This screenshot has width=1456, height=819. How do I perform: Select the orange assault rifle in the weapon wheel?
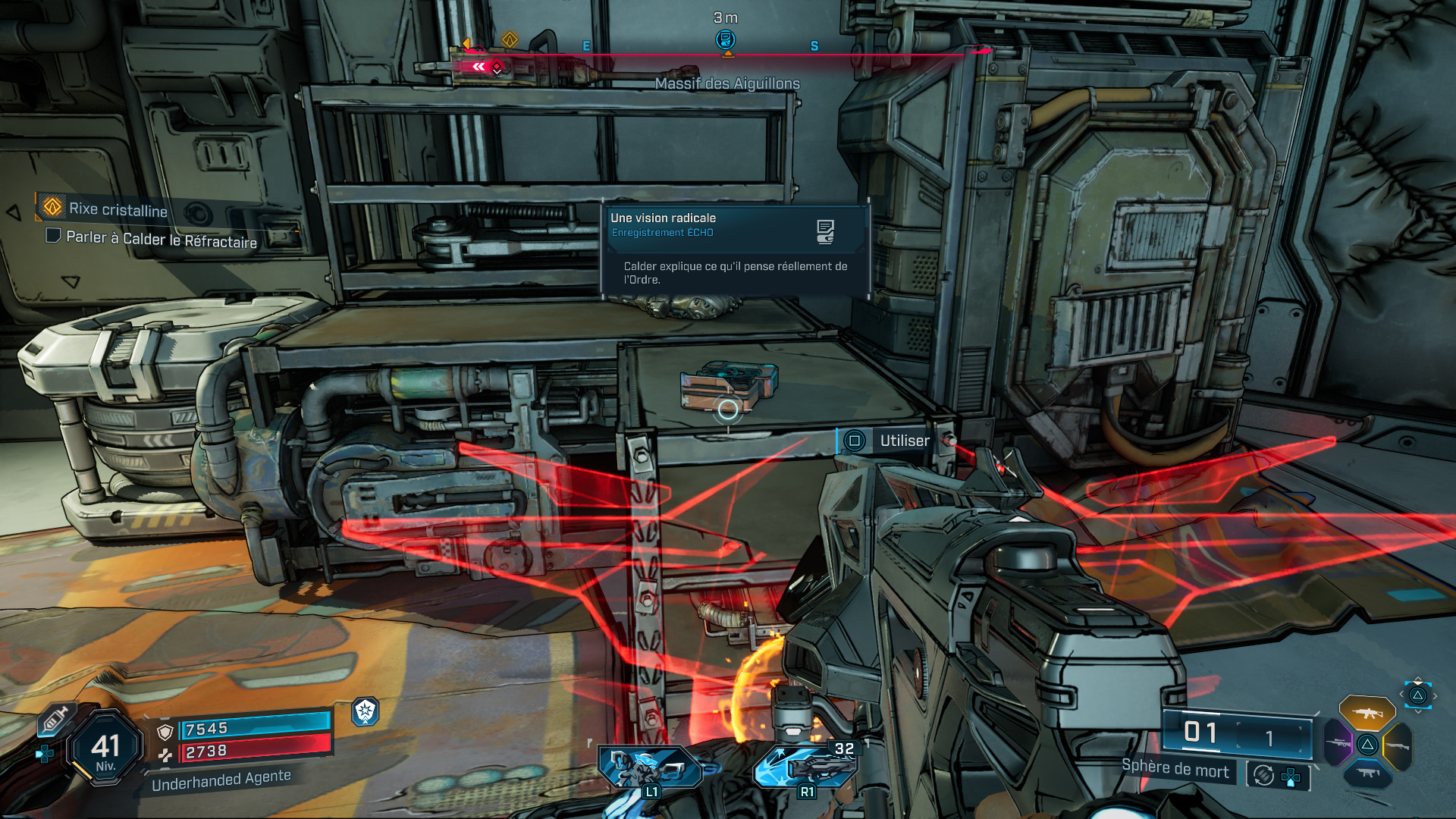coord(1367,714)
